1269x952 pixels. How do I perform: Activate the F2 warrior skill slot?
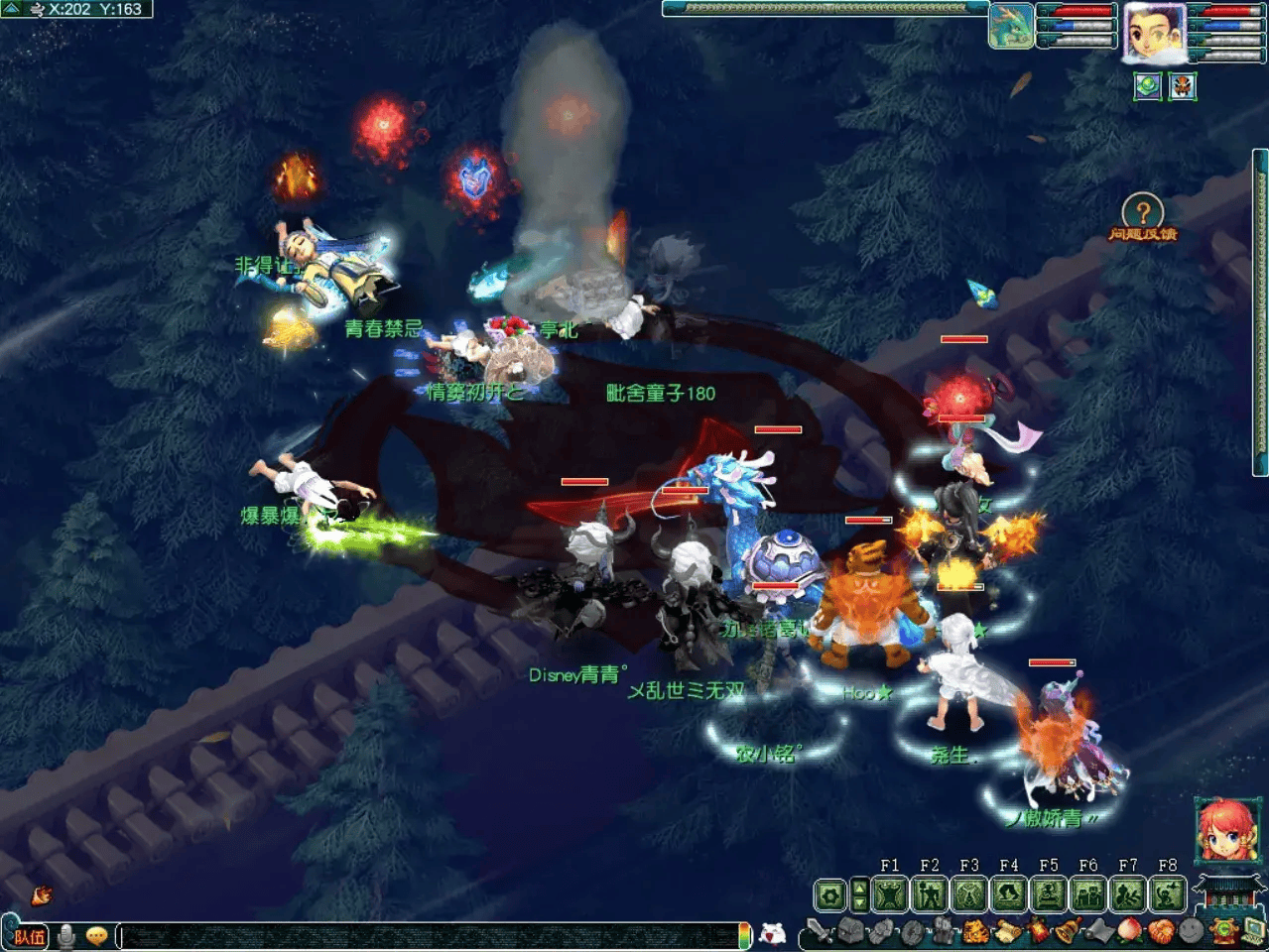[930, 894]
